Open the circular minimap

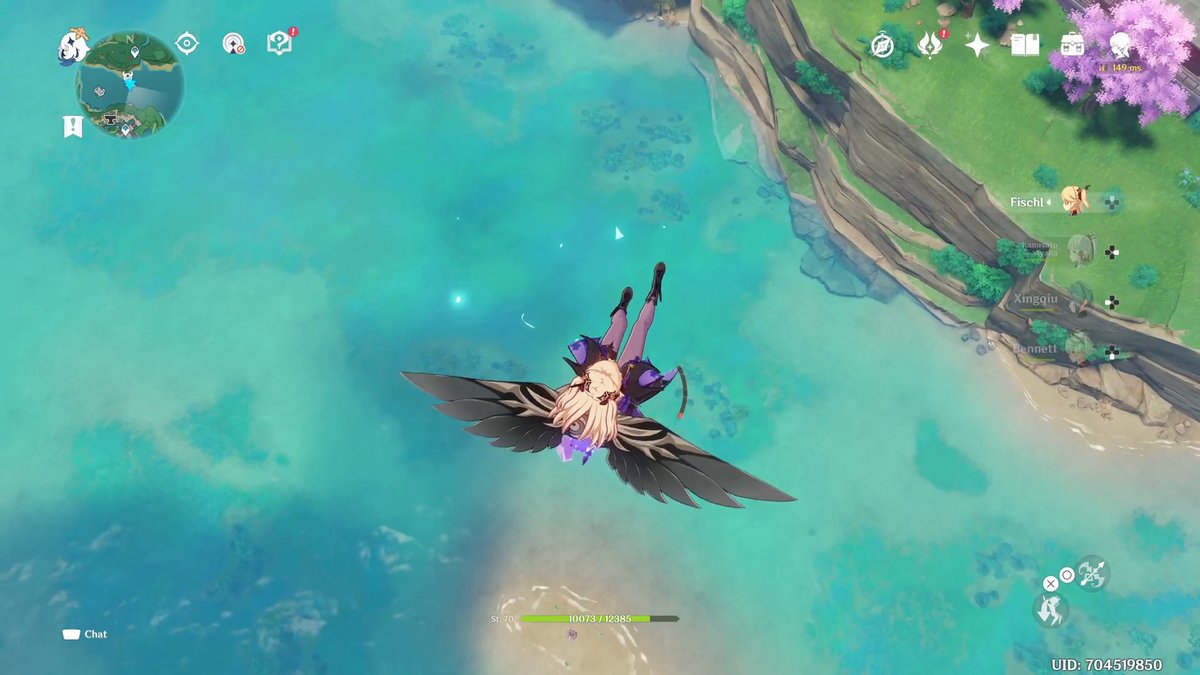pyautogui.click(x=130, y=86)
